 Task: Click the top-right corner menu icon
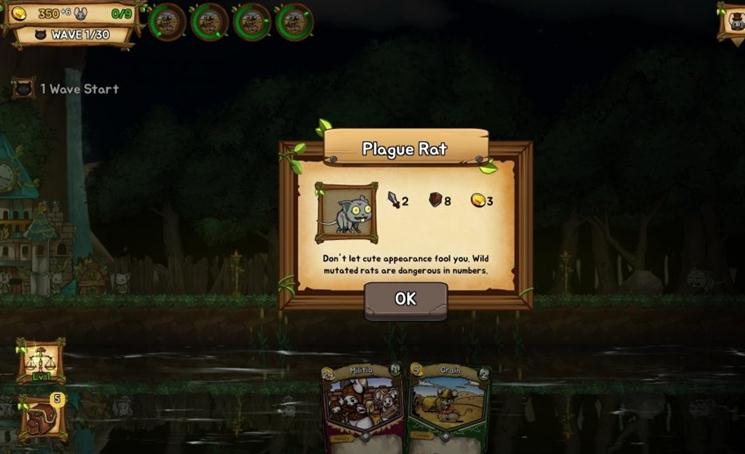(732, 20)
